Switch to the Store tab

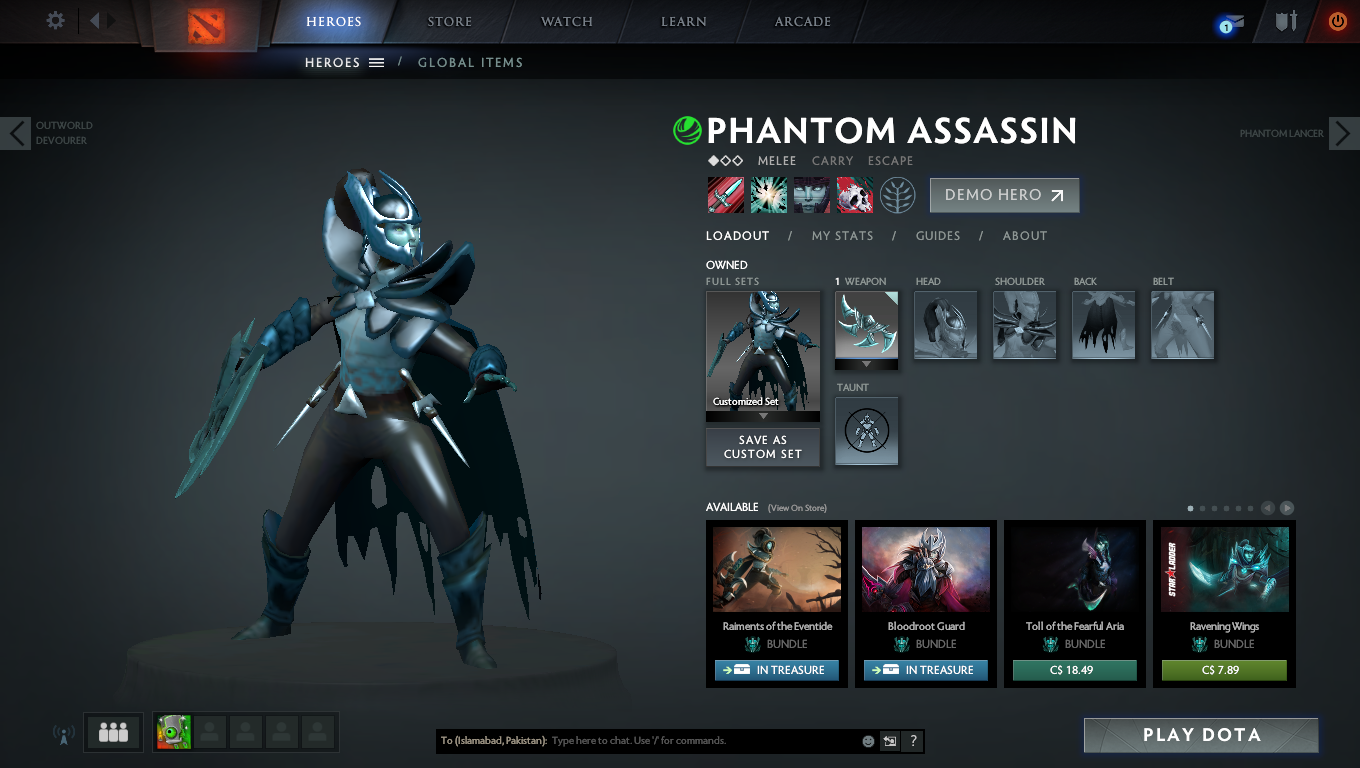[x=450, y=22]
